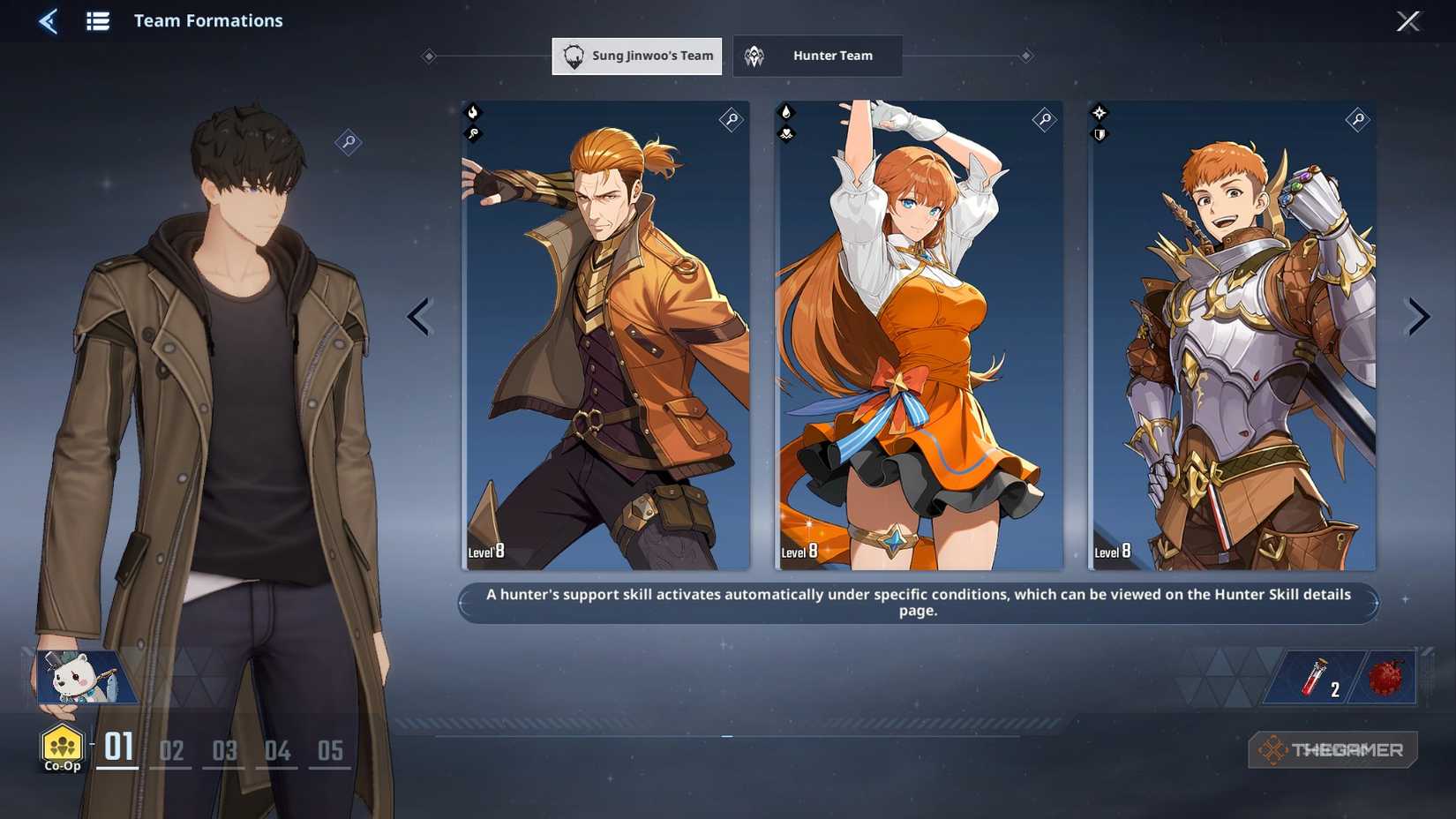1456x819 pixels.
Task: Click the light element icon on third hunter card
Action: (1100, 112)
